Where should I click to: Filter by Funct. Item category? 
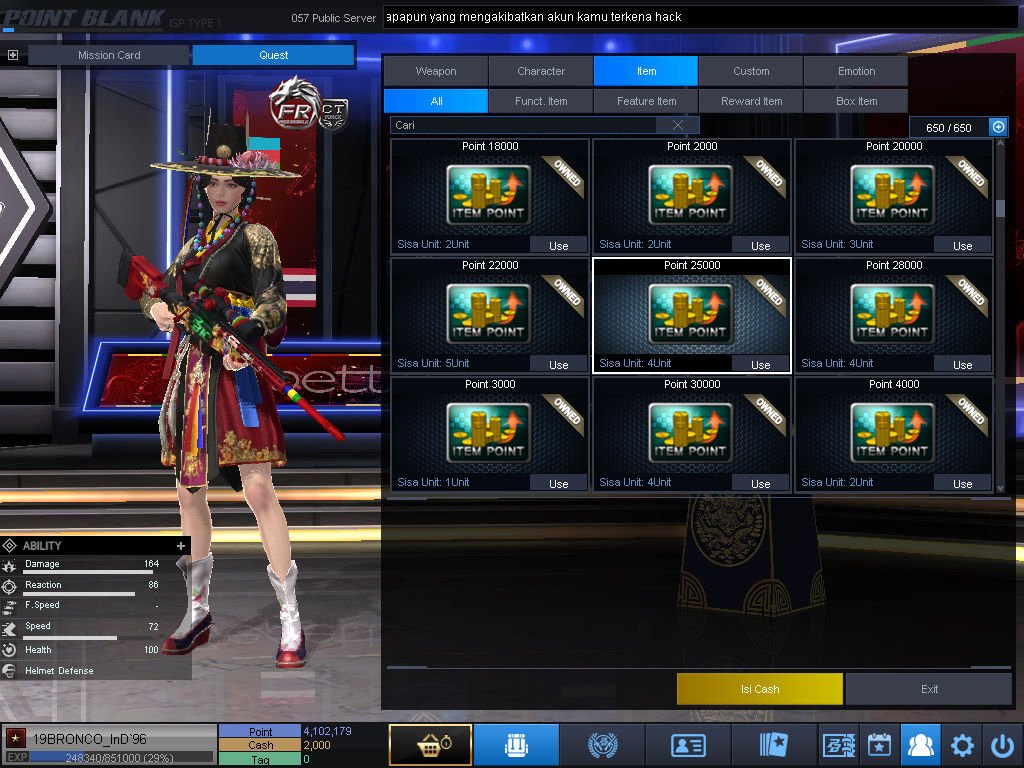(x=541, y=101)
